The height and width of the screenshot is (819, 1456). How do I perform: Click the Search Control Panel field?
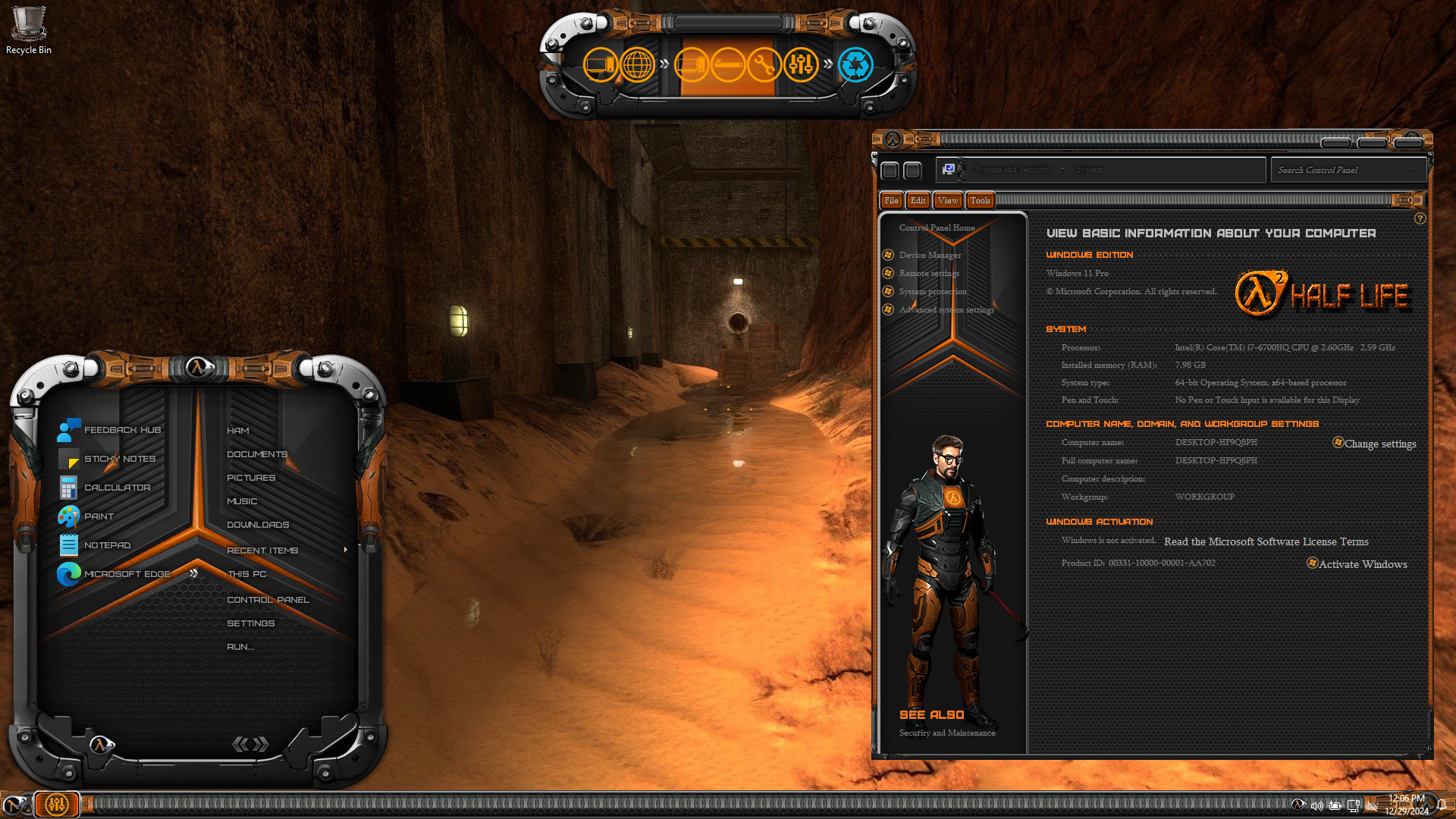1338,170
